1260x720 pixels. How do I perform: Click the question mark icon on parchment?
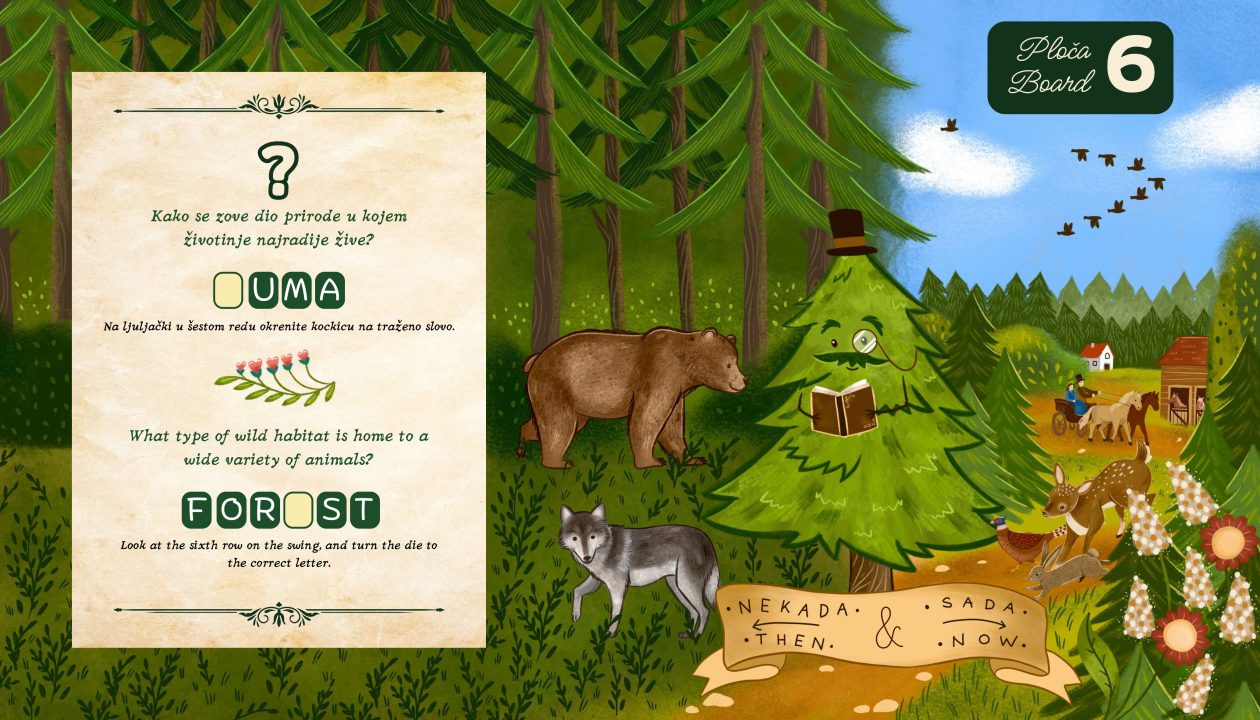click(x=277, y=168)
